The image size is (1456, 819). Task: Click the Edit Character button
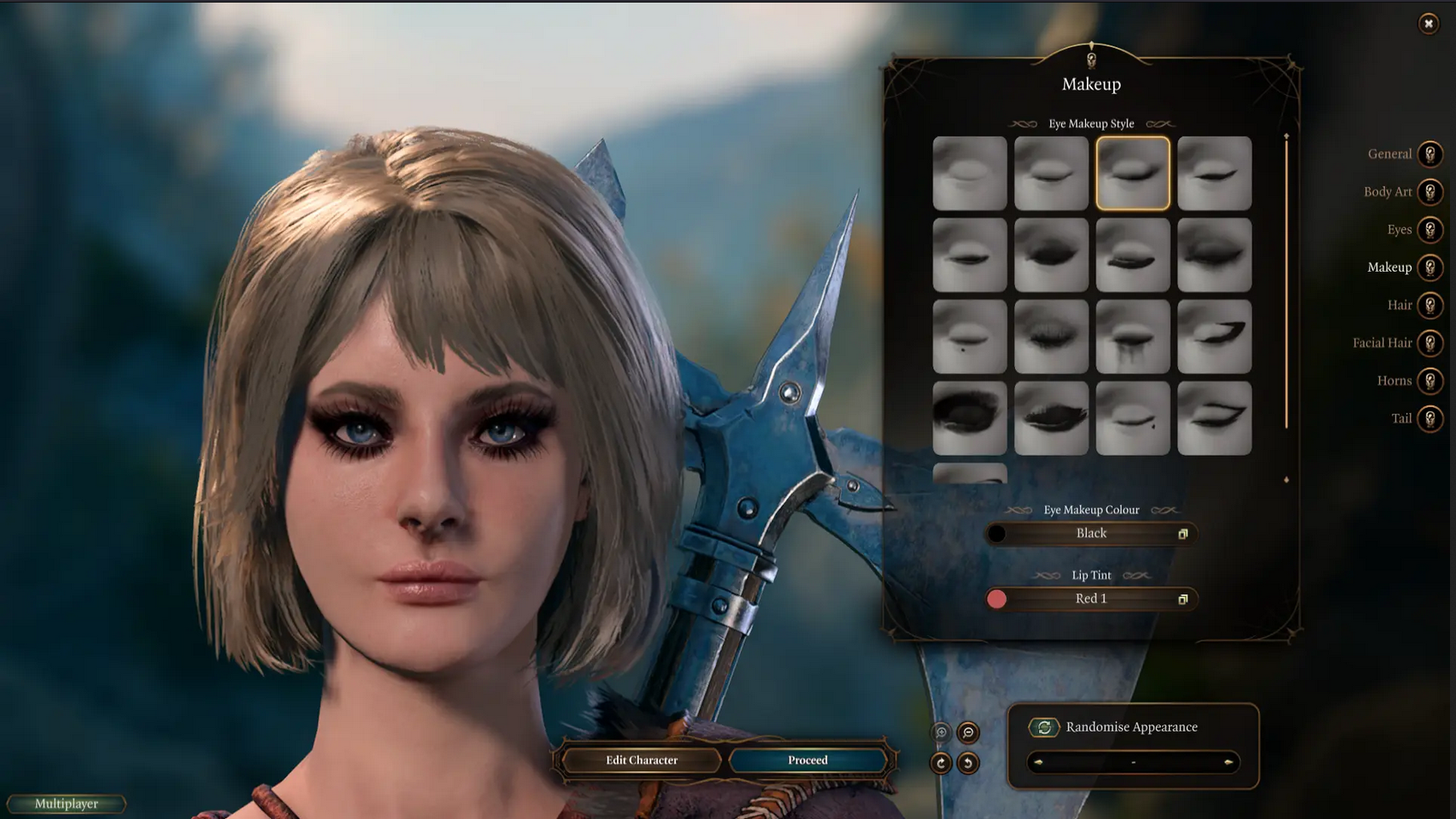[642, 760]
